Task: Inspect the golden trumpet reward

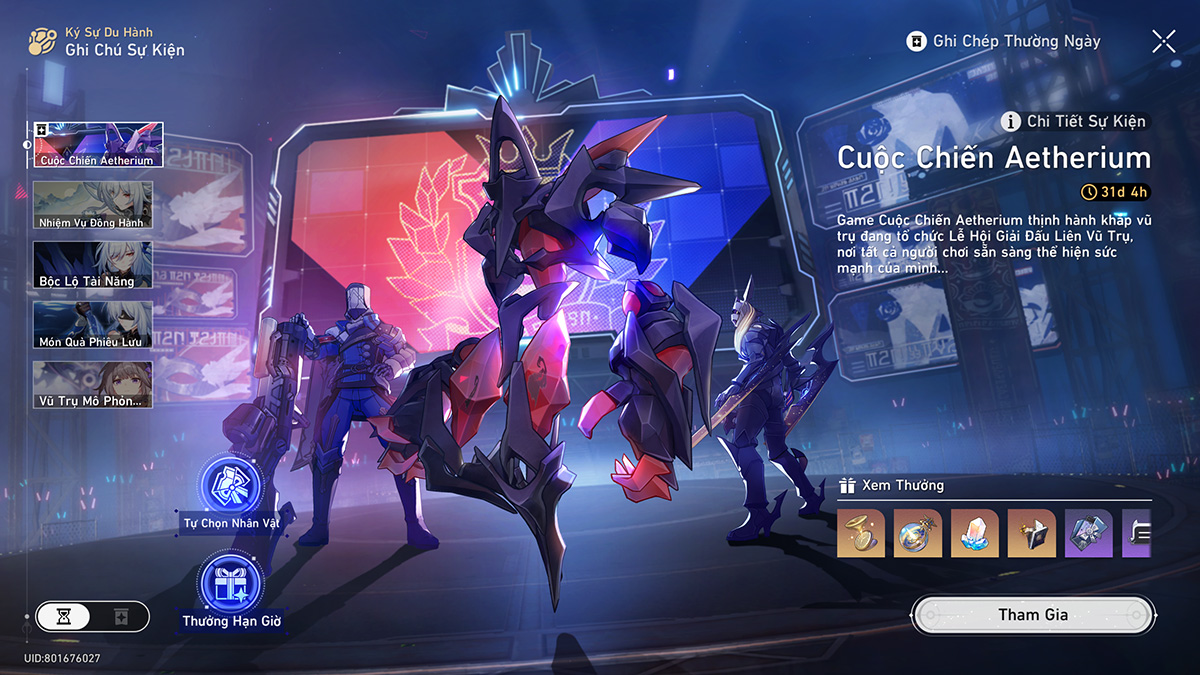Action: [861, 533]
